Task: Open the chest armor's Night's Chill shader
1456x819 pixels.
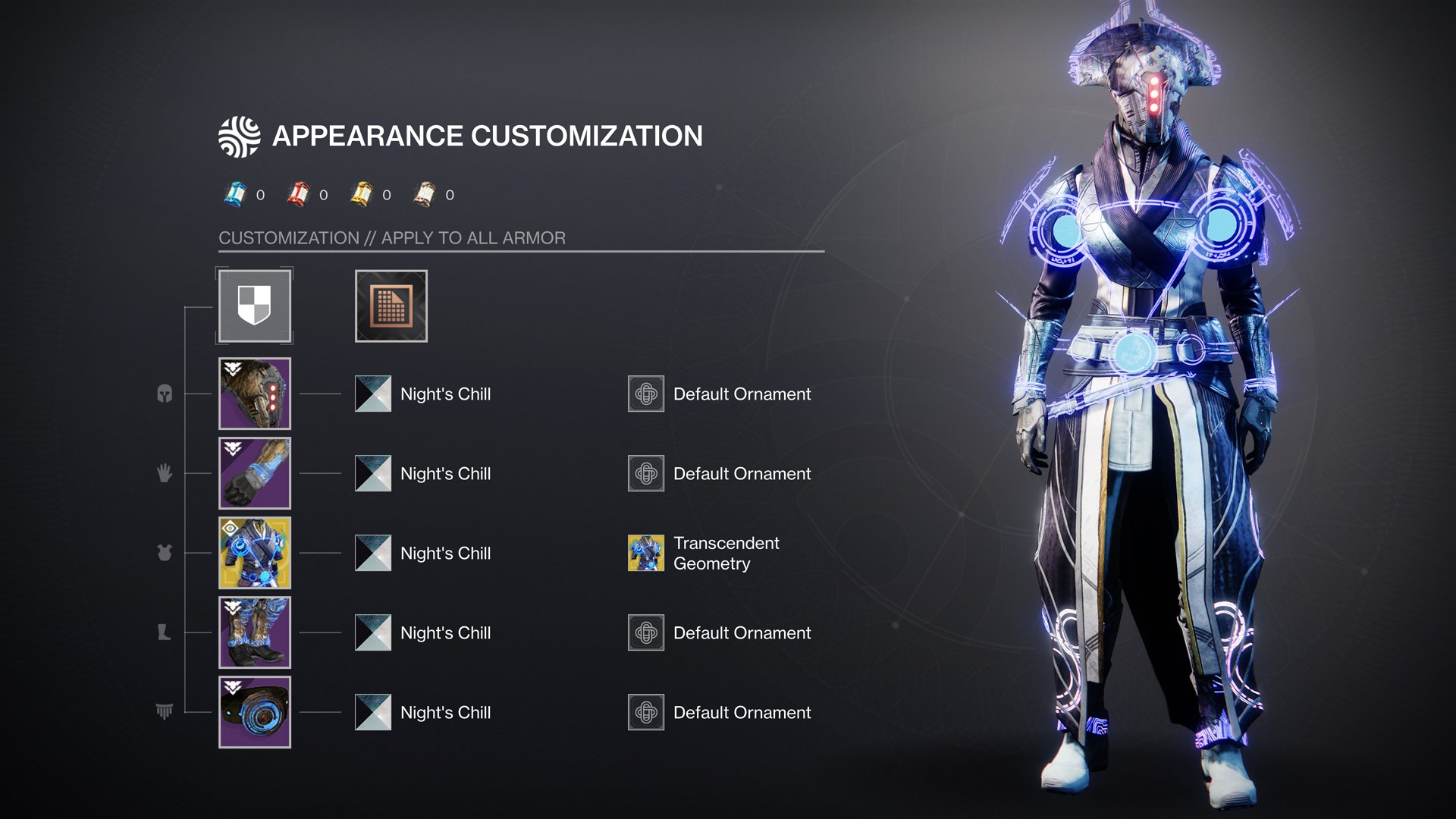Action: coord(373,553)
